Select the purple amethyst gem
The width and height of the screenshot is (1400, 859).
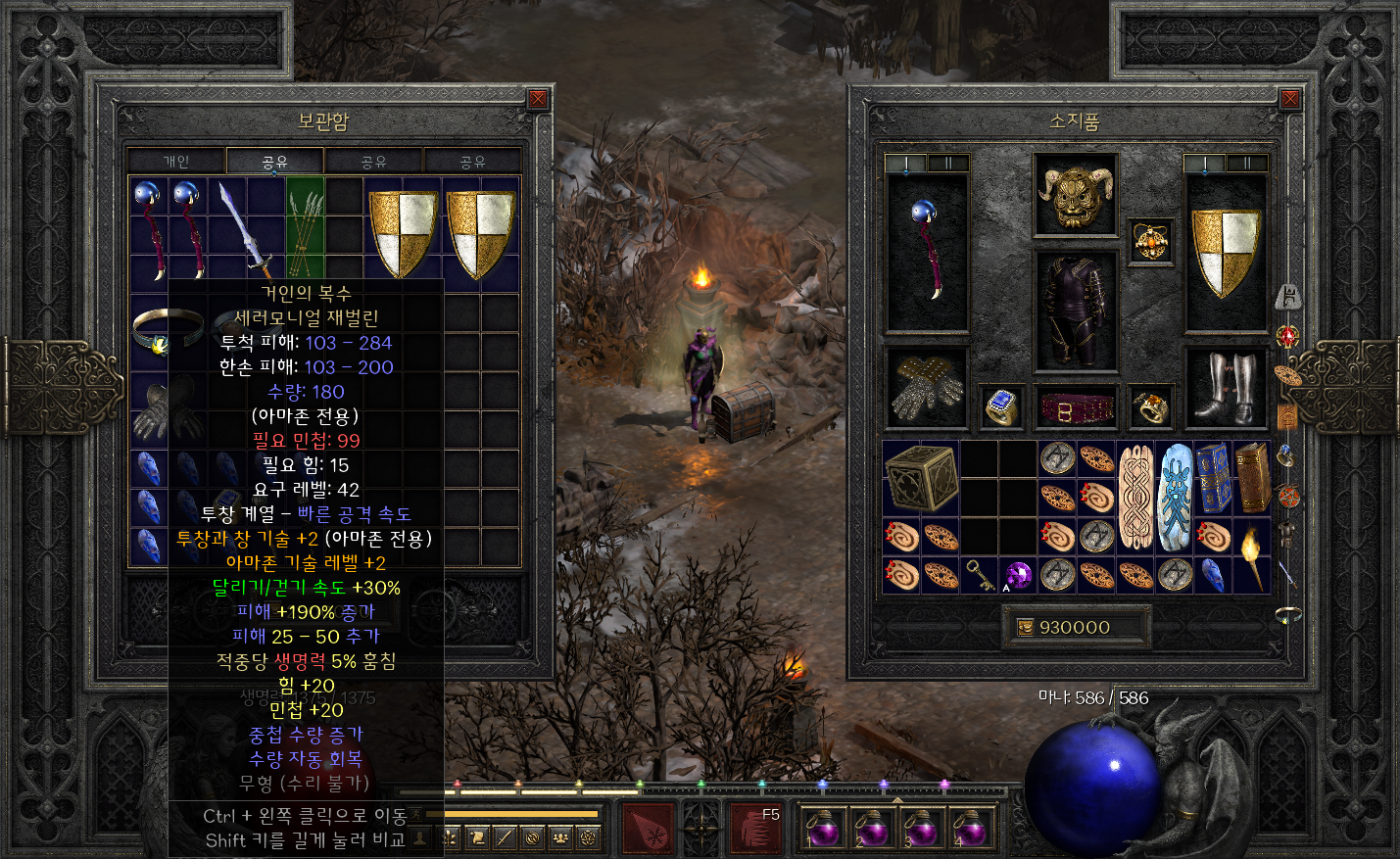tap(1018, 575)
